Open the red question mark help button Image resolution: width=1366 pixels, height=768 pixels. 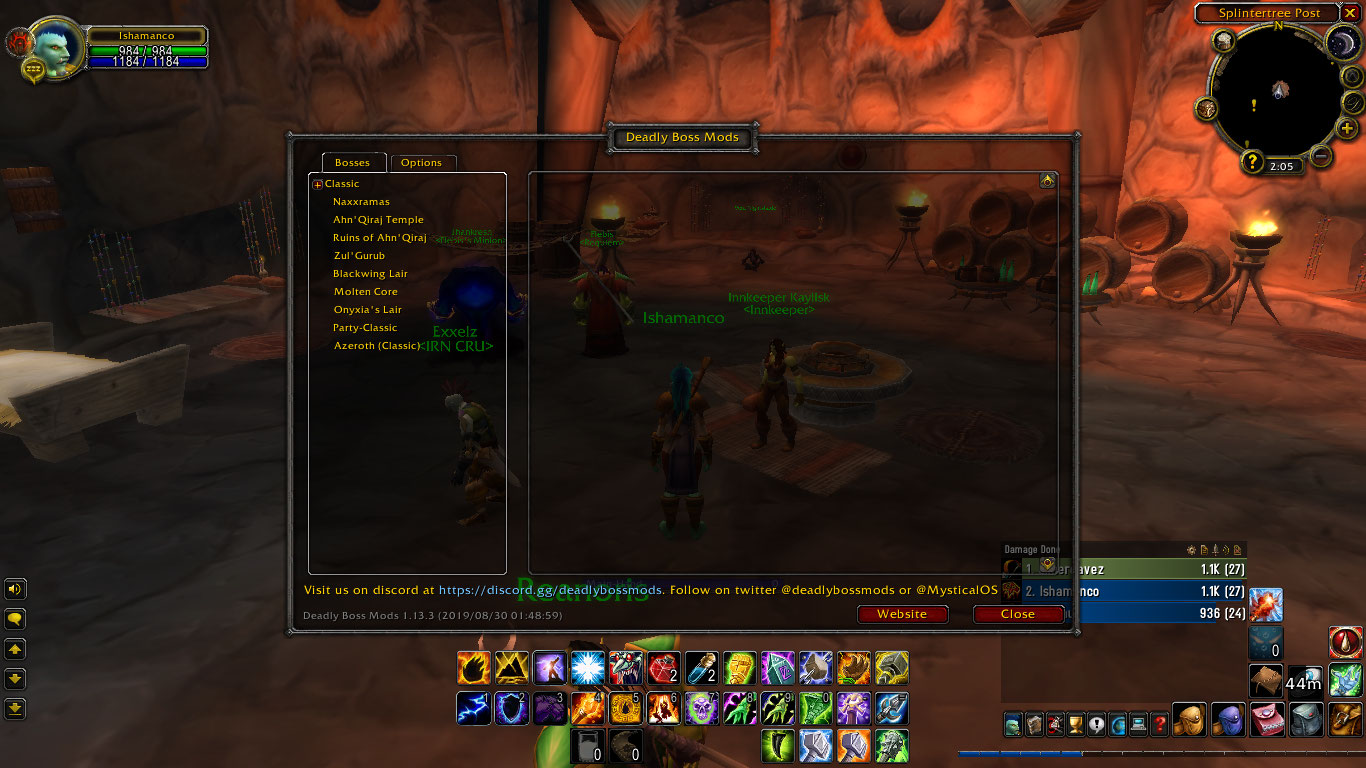[1159, 724]
